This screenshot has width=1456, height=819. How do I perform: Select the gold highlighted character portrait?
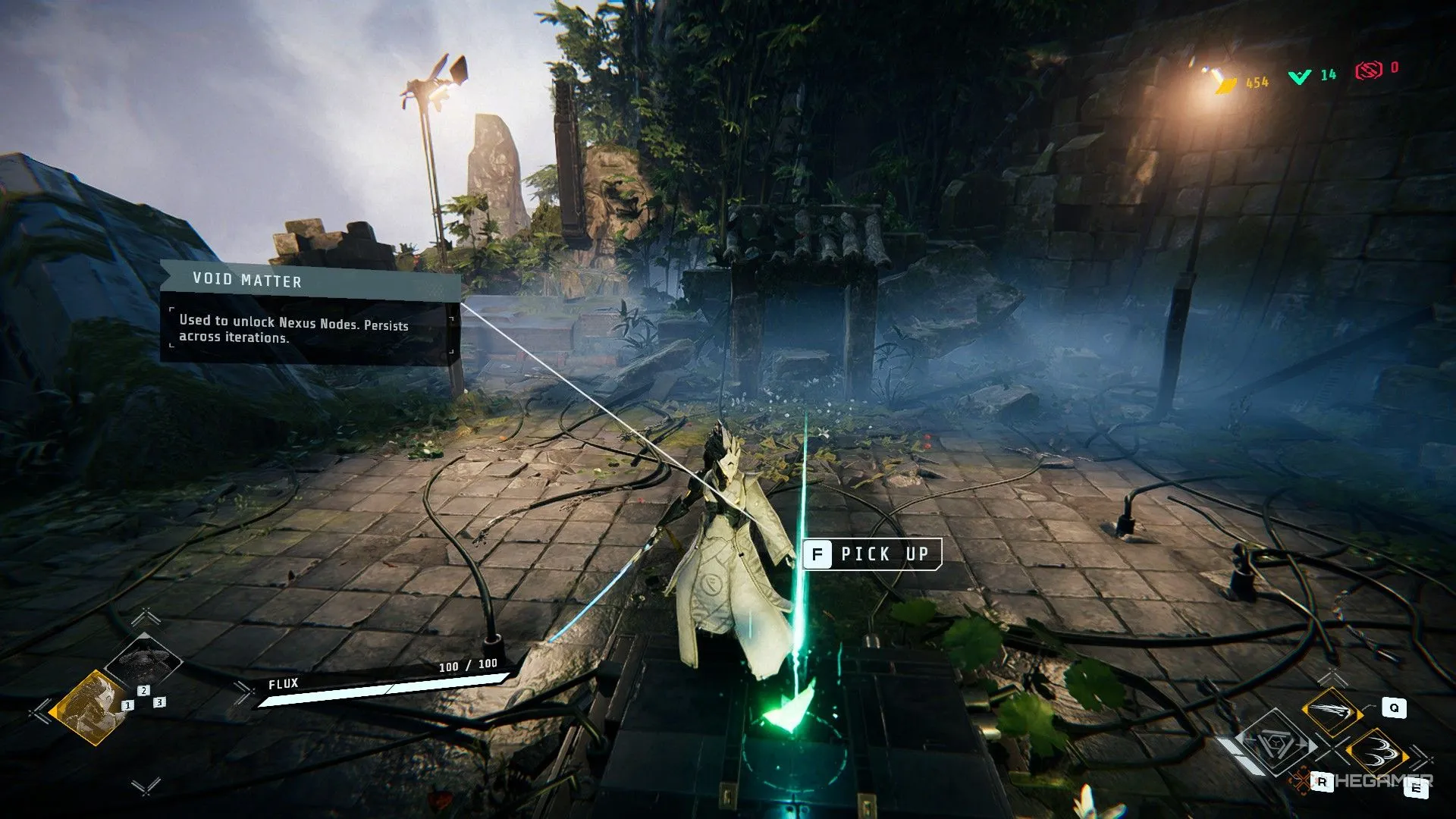[89, 707]
